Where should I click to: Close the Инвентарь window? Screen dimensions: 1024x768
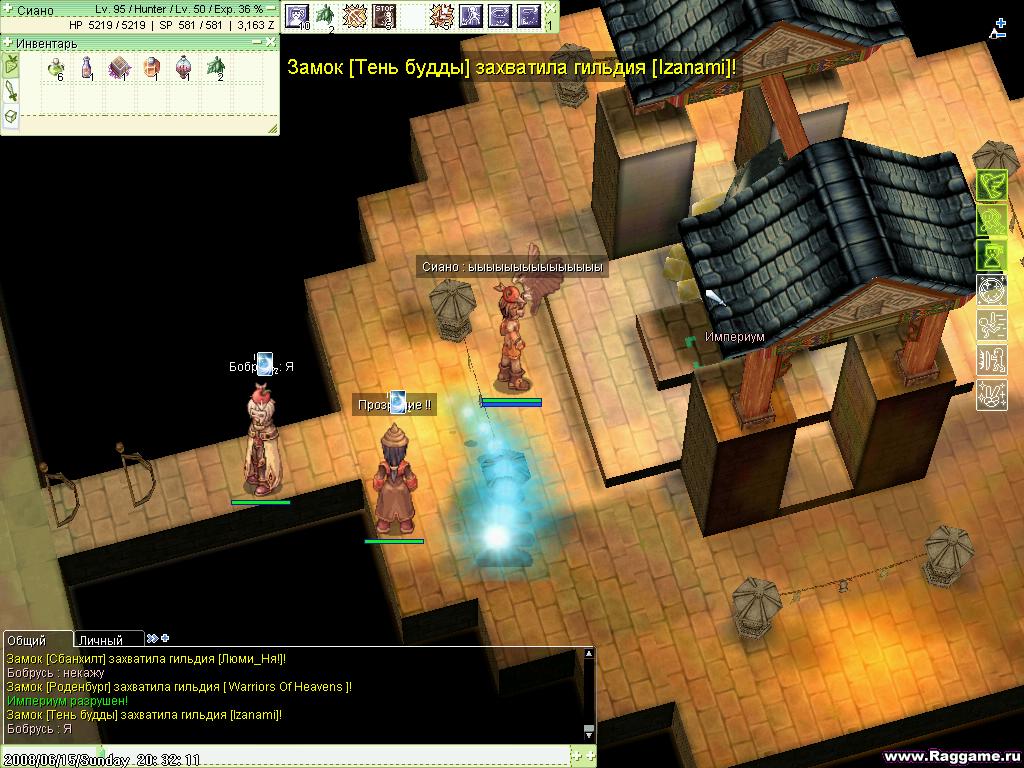coord(271,42)
